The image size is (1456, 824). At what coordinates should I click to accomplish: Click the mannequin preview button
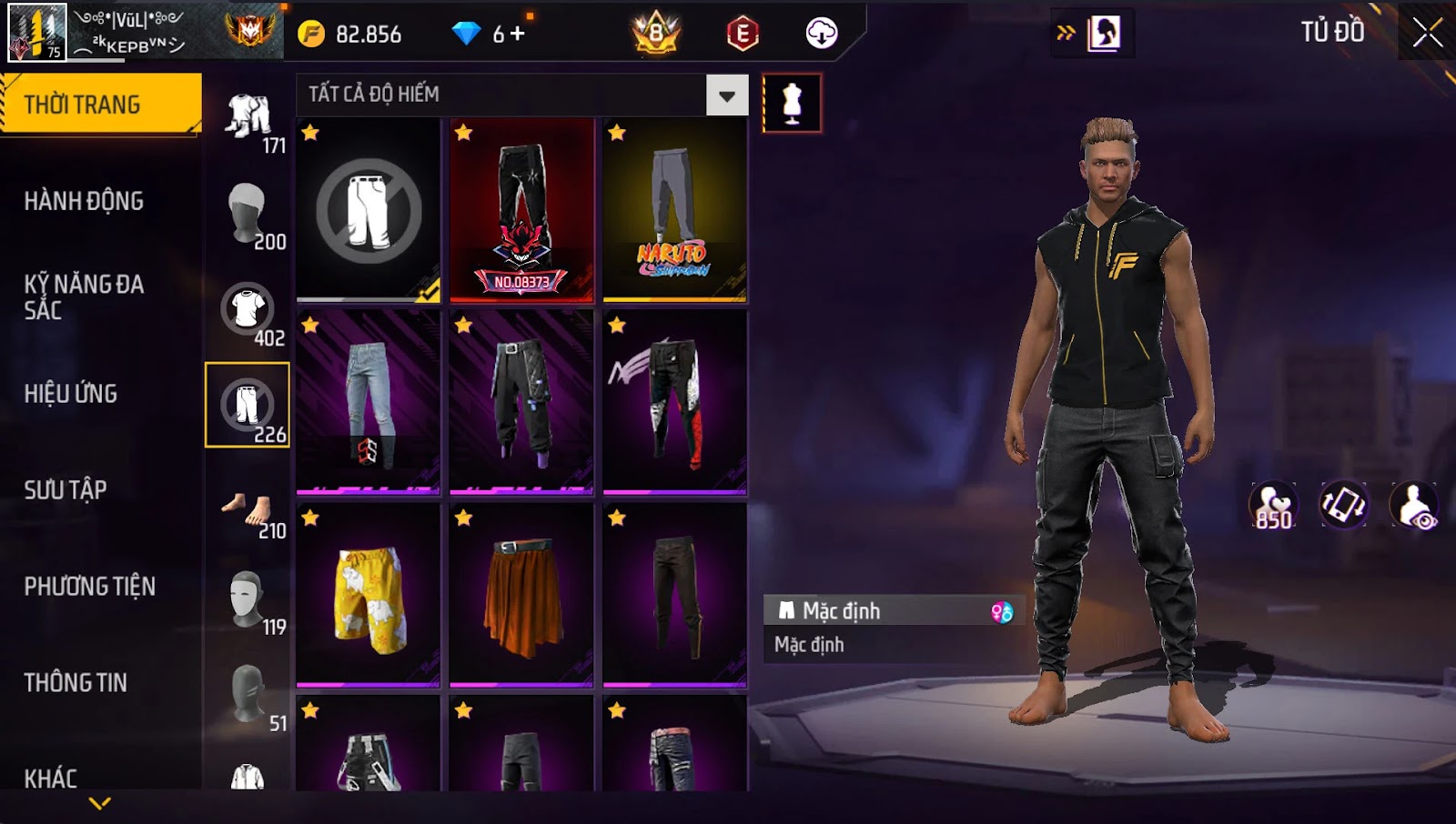(x=792, y=104)
